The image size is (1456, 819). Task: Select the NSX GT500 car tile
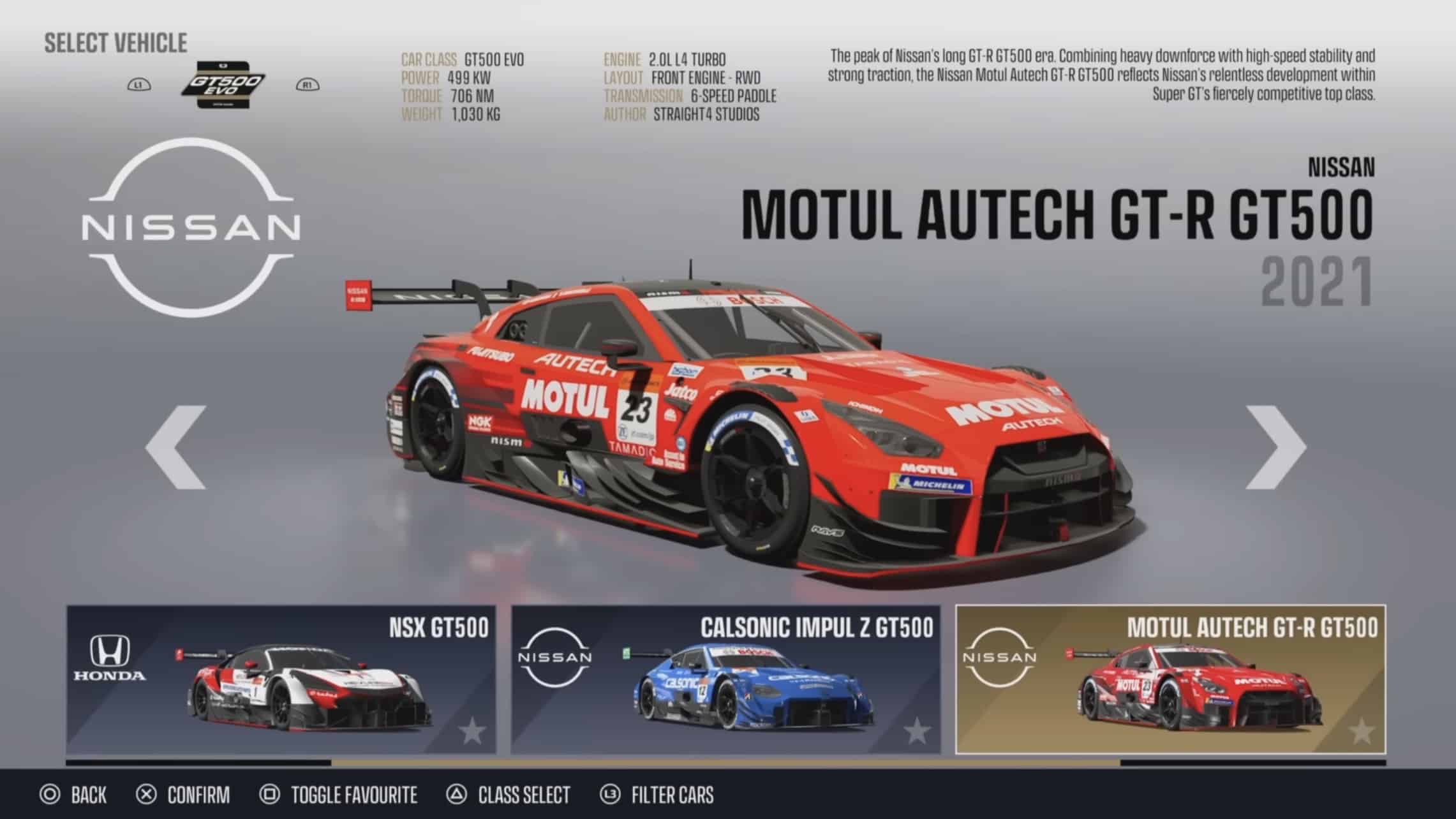coord(281,679)
